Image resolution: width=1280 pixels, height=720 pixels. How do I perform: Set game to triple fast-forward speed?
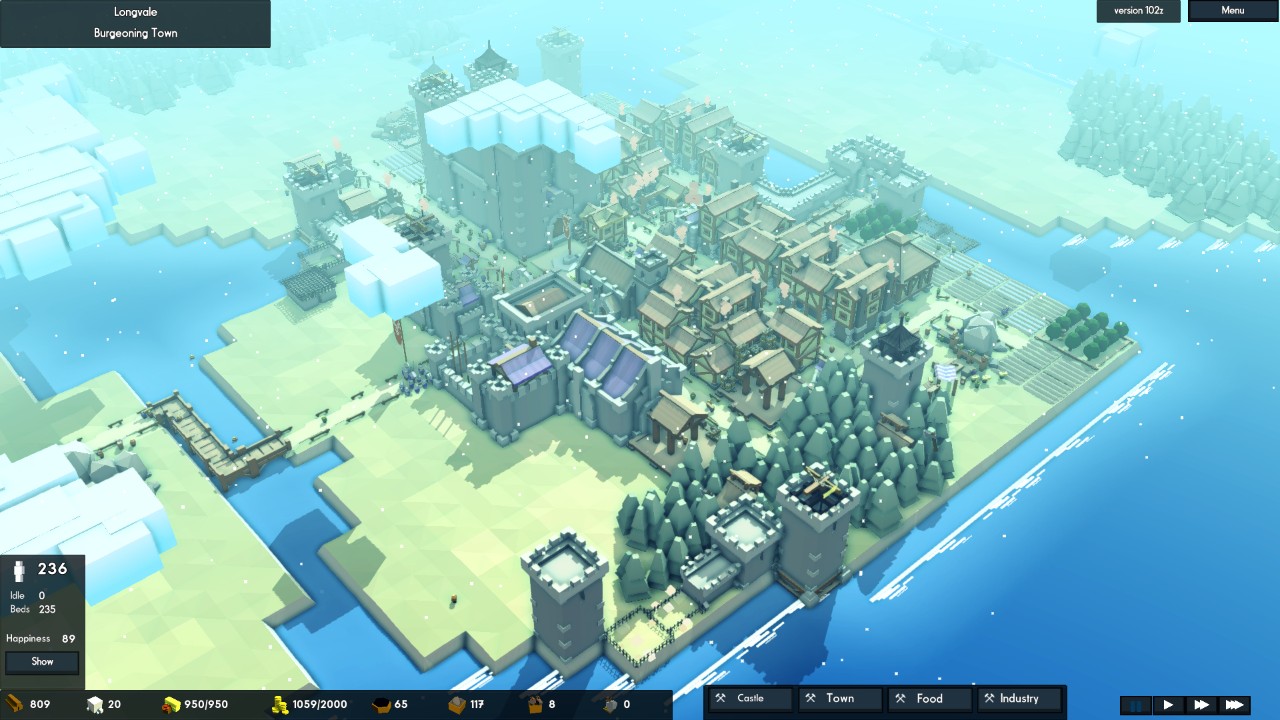click(1234, 705)
